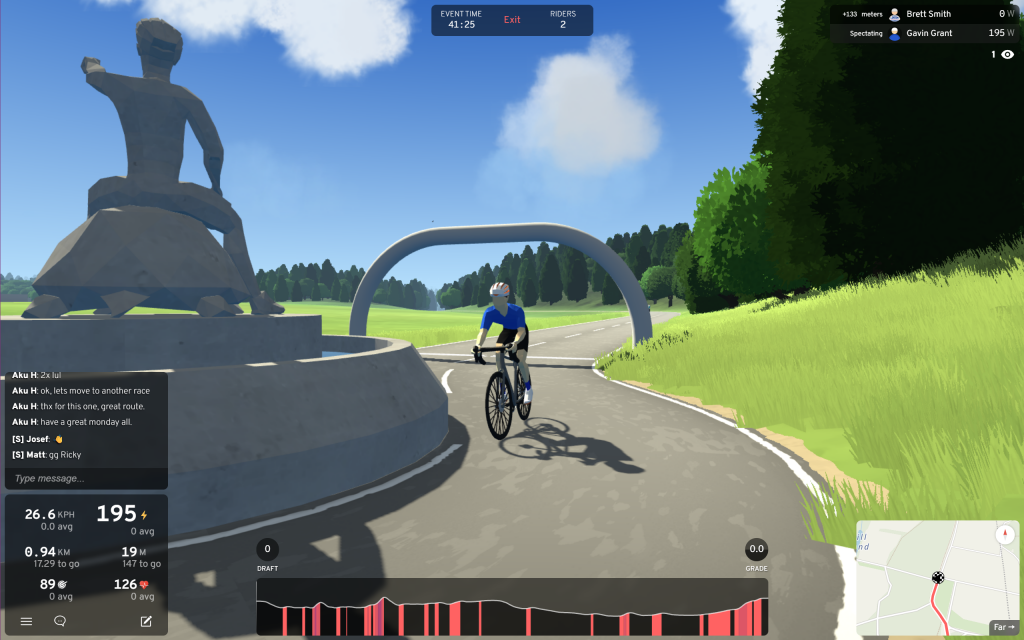
Task: Open the hamburger menu in the stats panel
Action: pyautogui.click(x=26, y=621)
